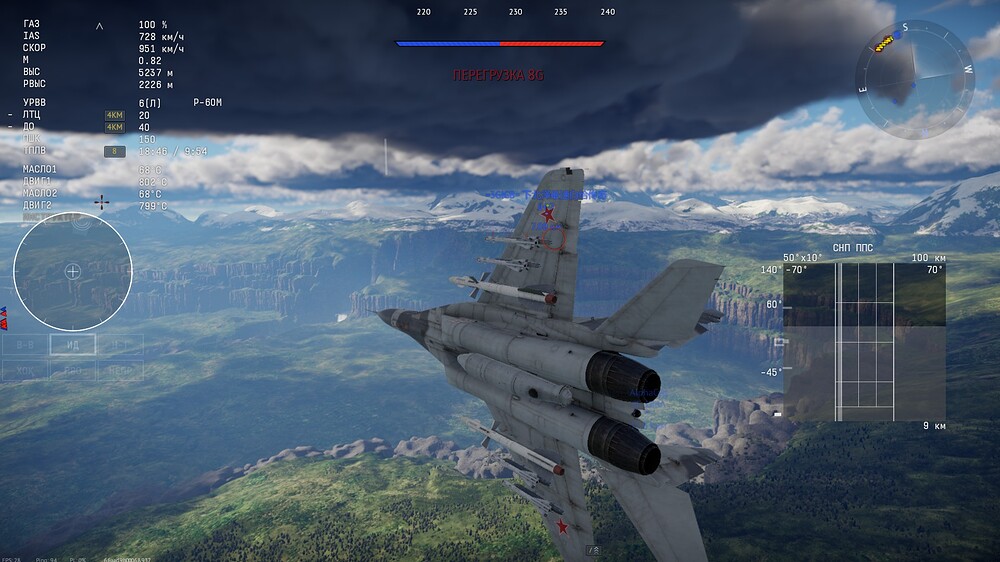Click the yellow striped marker on compass
The width and height of the screenshot is (1000, 562).
tap(884, 43)
